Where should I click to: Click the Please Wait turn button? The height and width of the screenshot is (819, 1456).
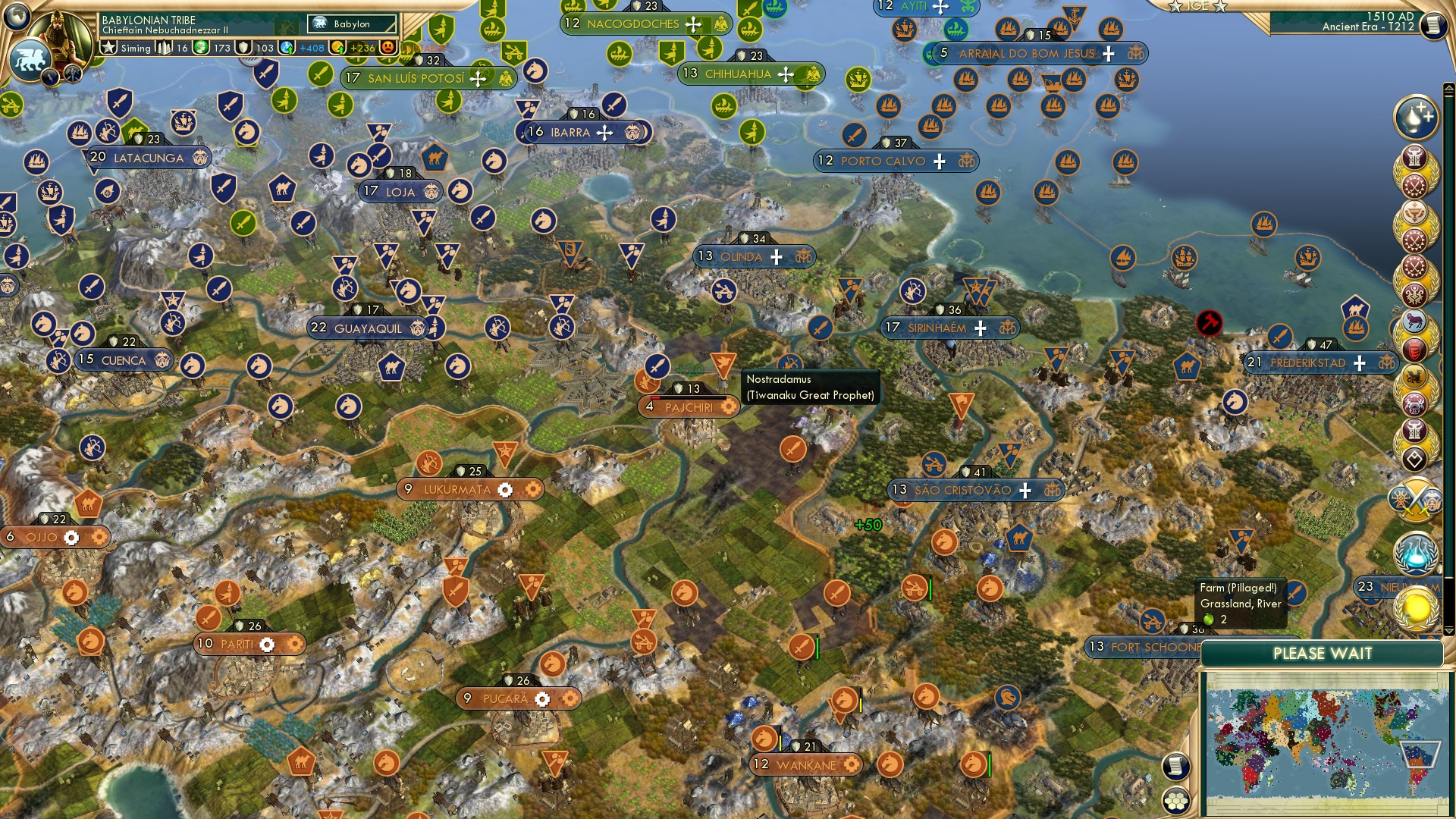tap(1322, 654)
